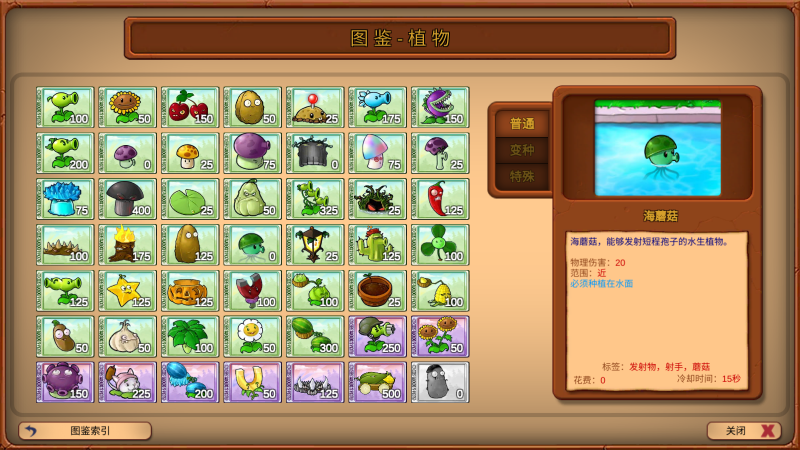Choose the Chomper plant card
800x450 pixels.
tap(440, 106)
